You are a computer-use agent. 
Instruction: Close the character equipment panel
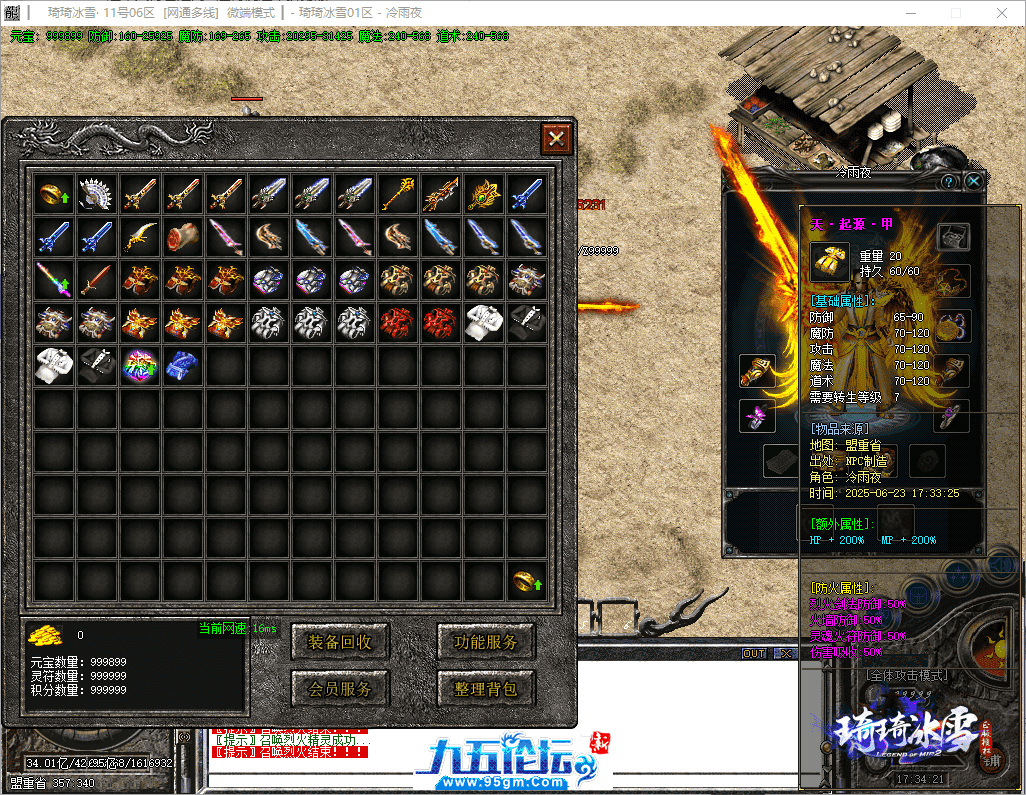973,181
